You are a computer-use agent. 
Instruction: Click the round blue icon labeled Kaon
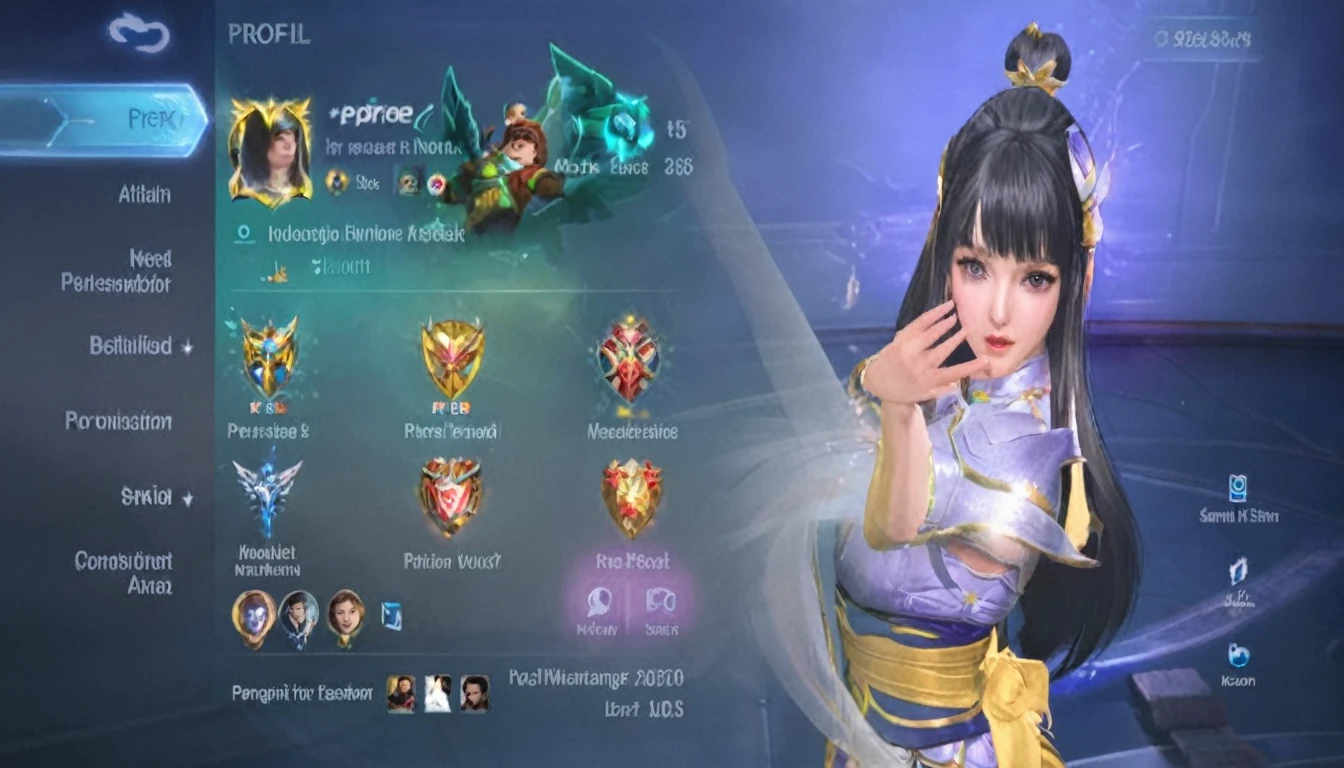[x=1238, y=656]
